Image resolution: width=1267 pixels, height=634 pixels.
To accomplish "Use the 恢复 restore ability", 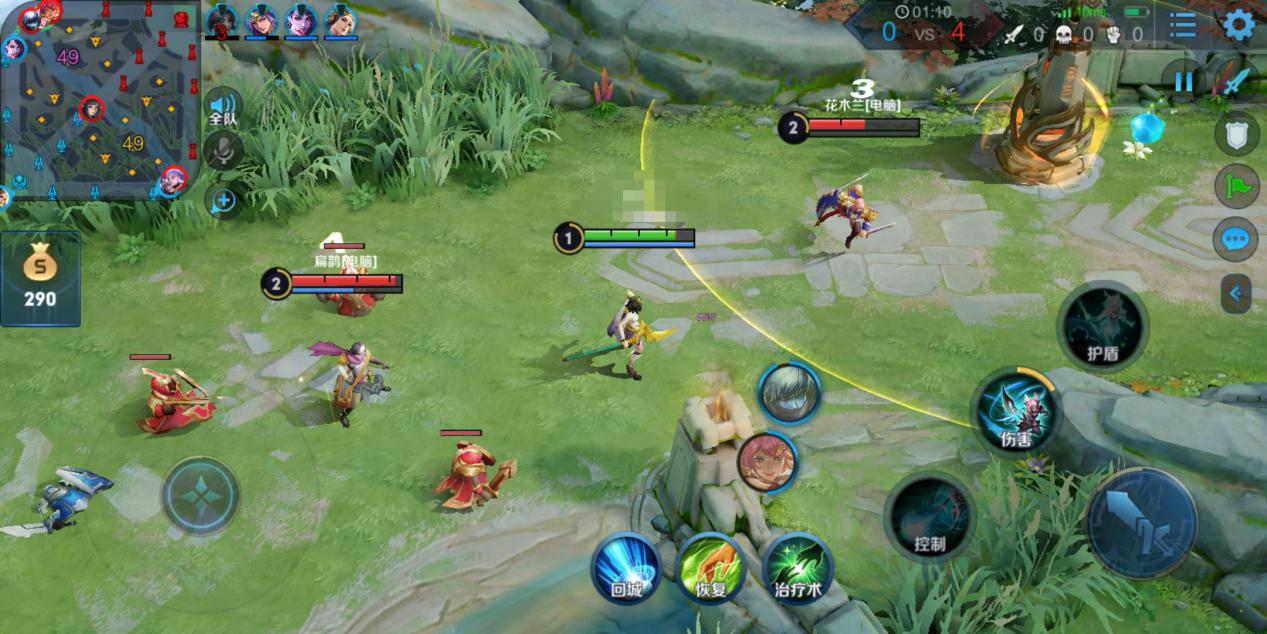I will 711,567.
